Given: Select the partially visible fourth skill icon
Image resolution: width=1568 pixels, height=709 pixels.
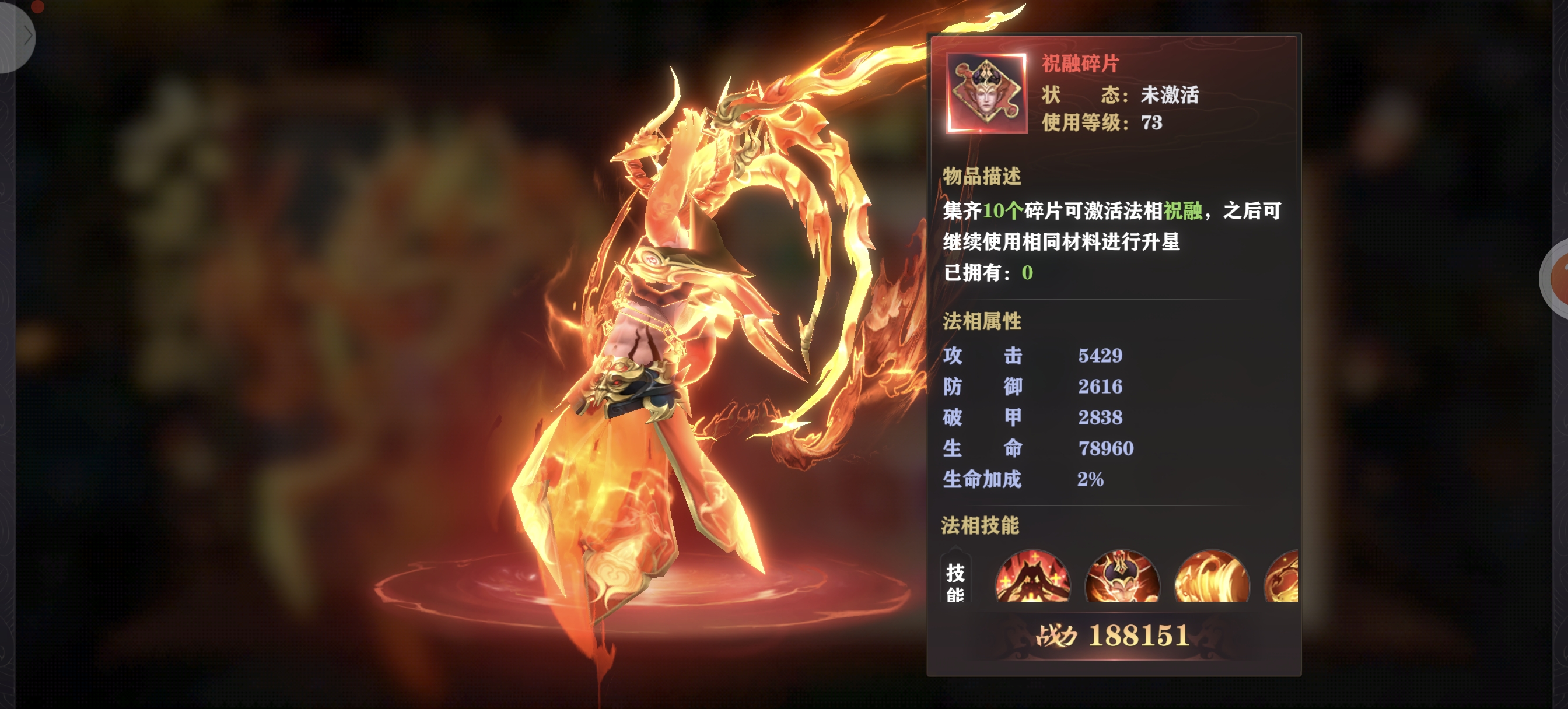Looking at the screenshot, I should coord(1283,576).
